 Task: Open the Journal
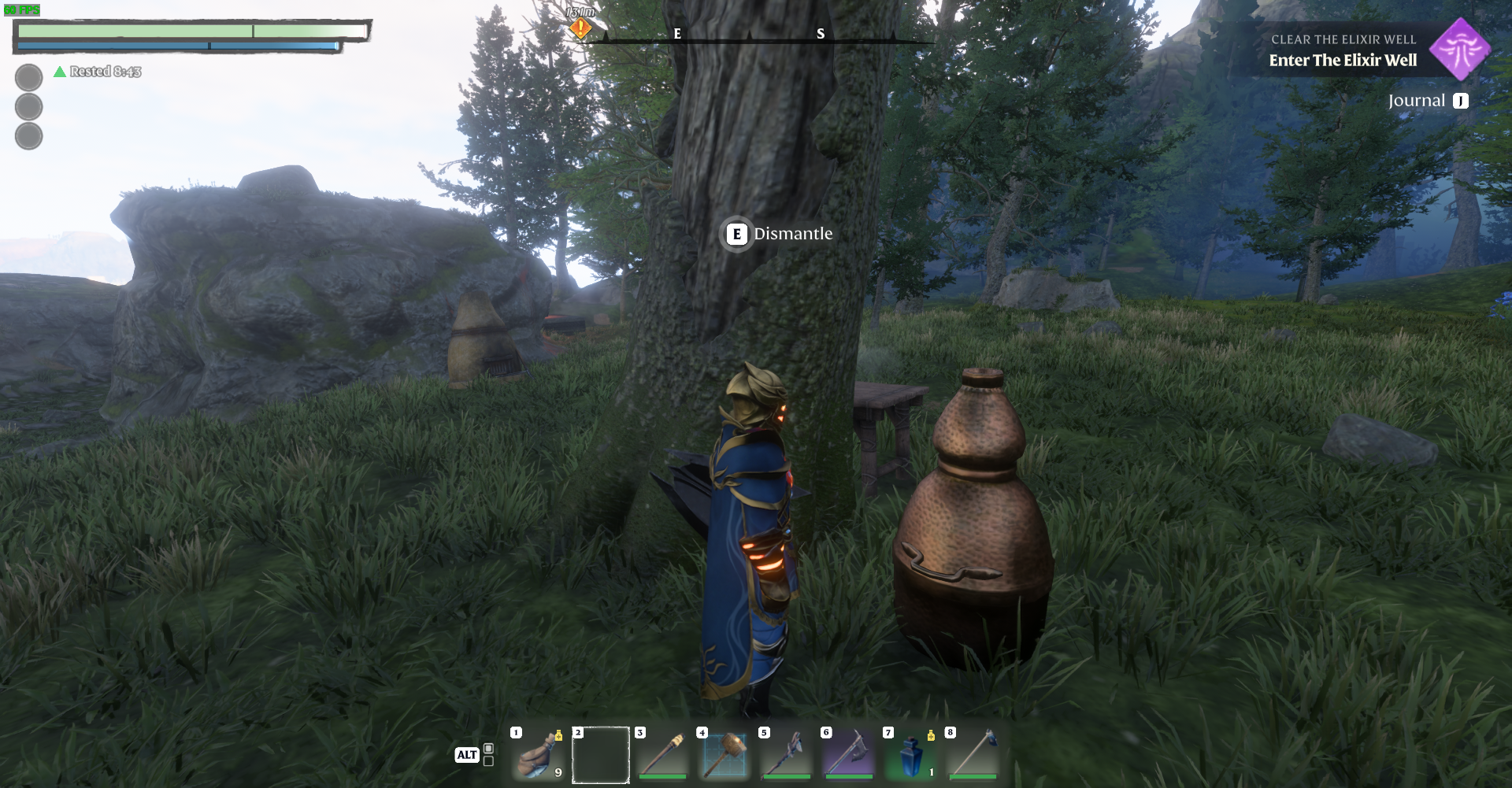1427,101
